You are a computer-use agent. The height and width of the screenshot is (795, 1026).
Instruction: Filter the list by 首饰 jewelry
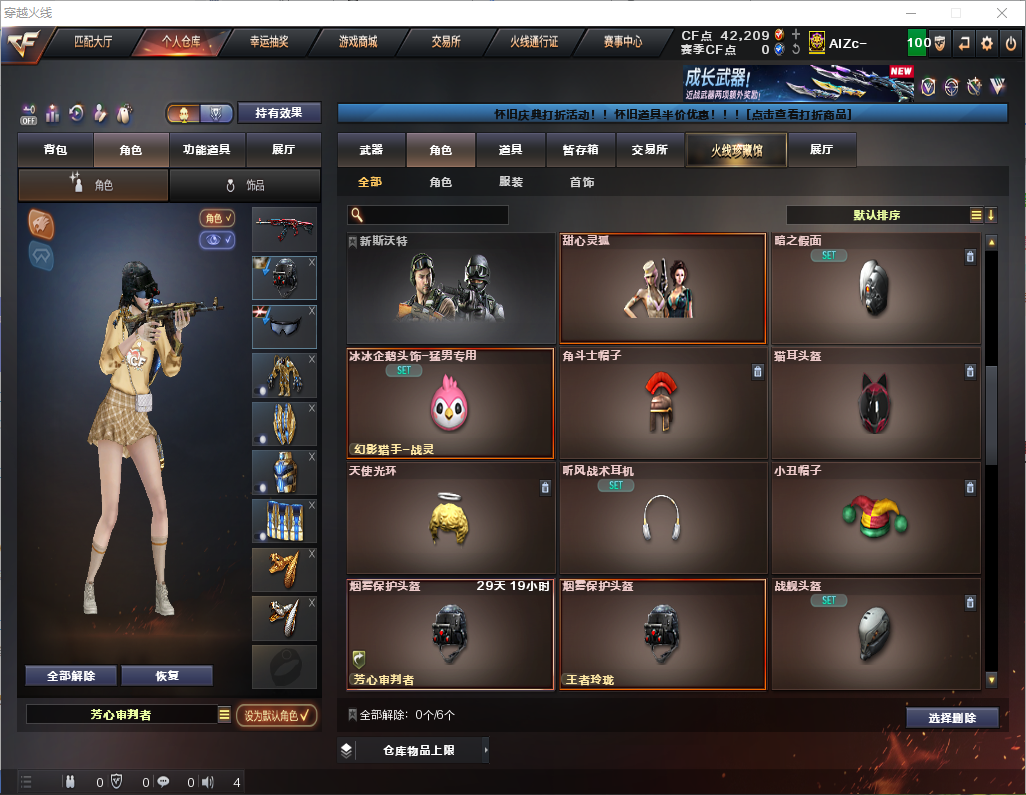(x=582, y=182)
